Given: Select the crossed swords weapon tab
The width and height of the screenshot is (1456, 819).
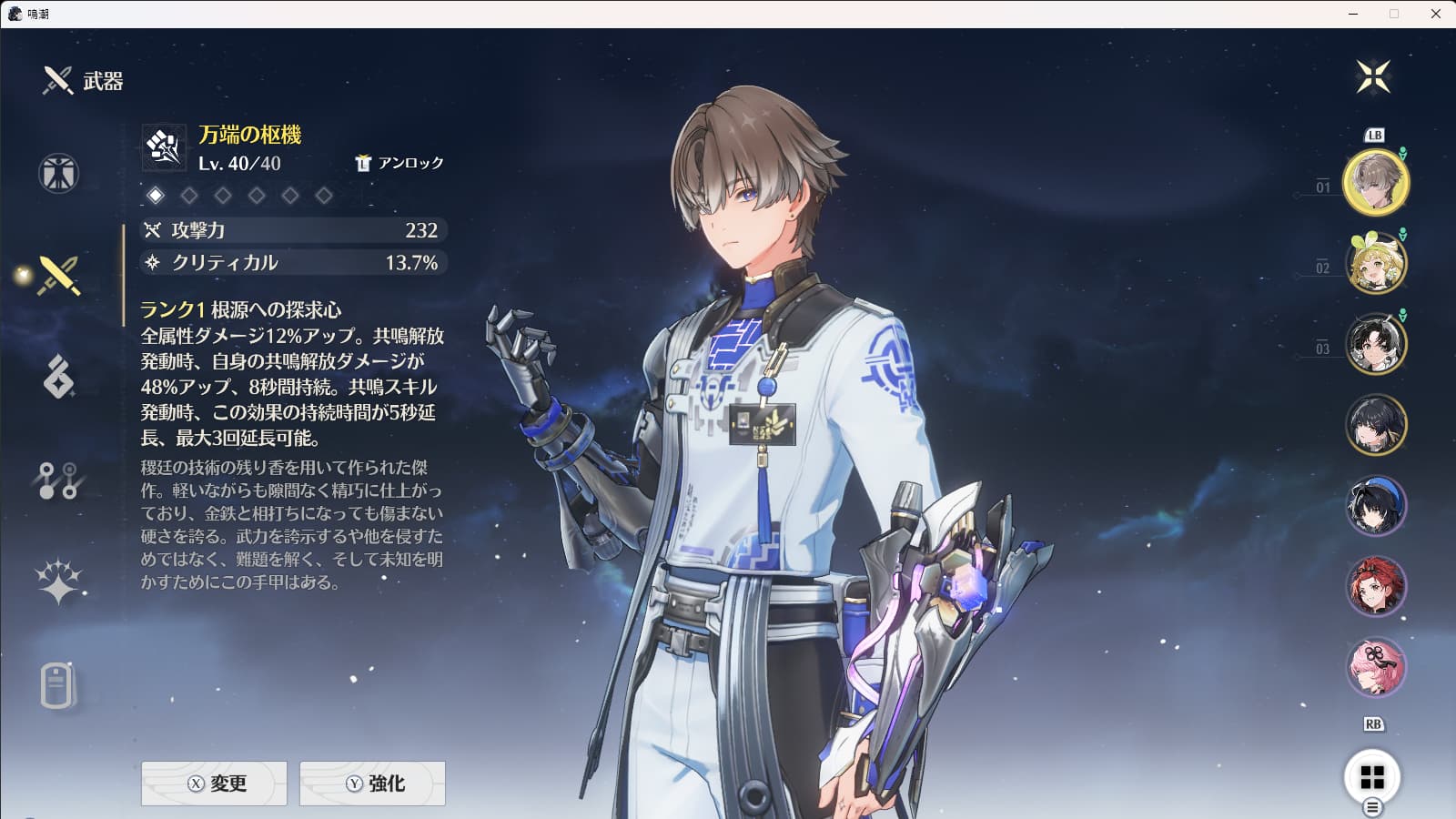Looking at the screenshot, I should click(58, 275).
